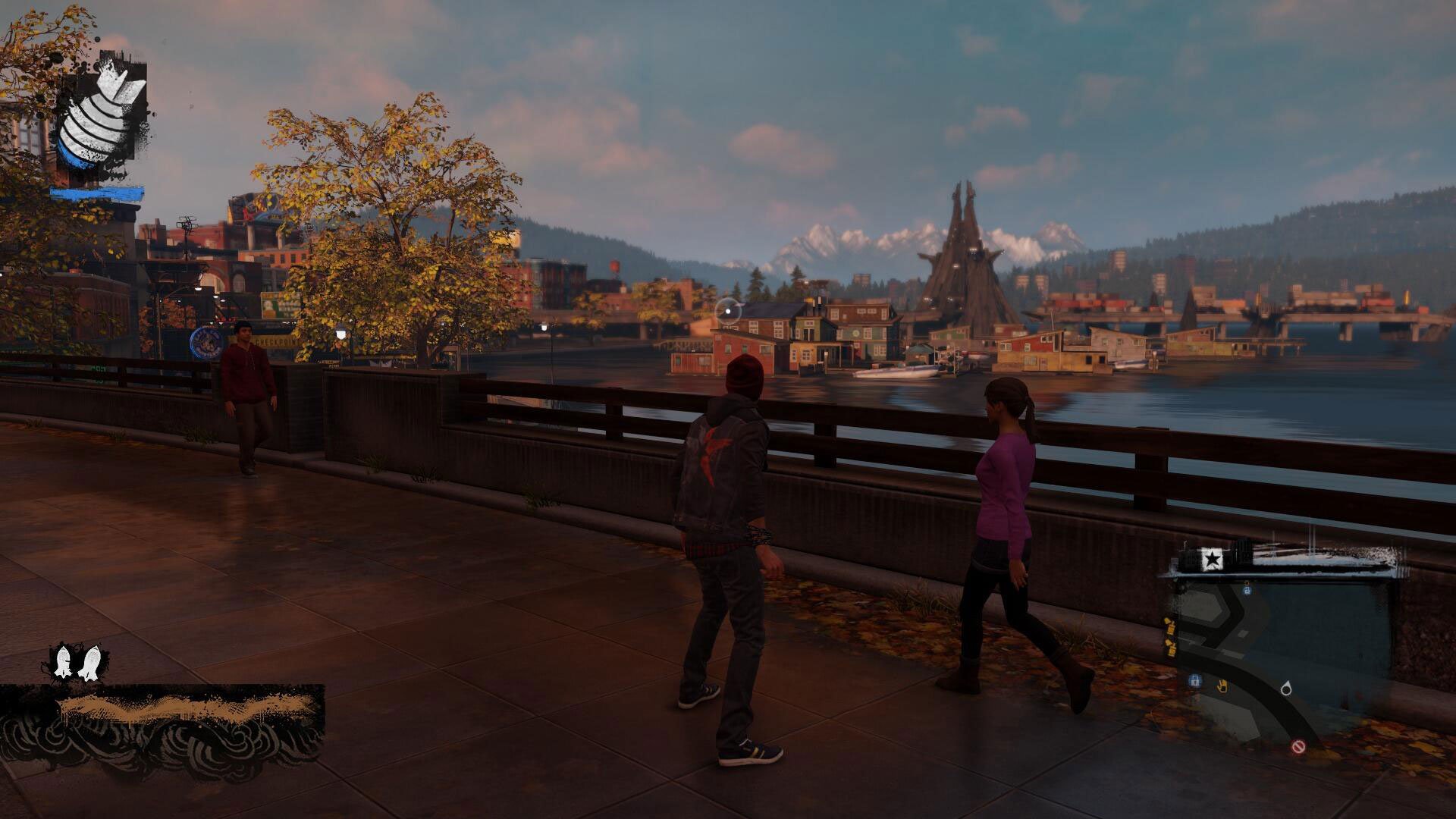Click the red no-entry symbol on the minimap
1456x819 pixels.
[1298, 745]
